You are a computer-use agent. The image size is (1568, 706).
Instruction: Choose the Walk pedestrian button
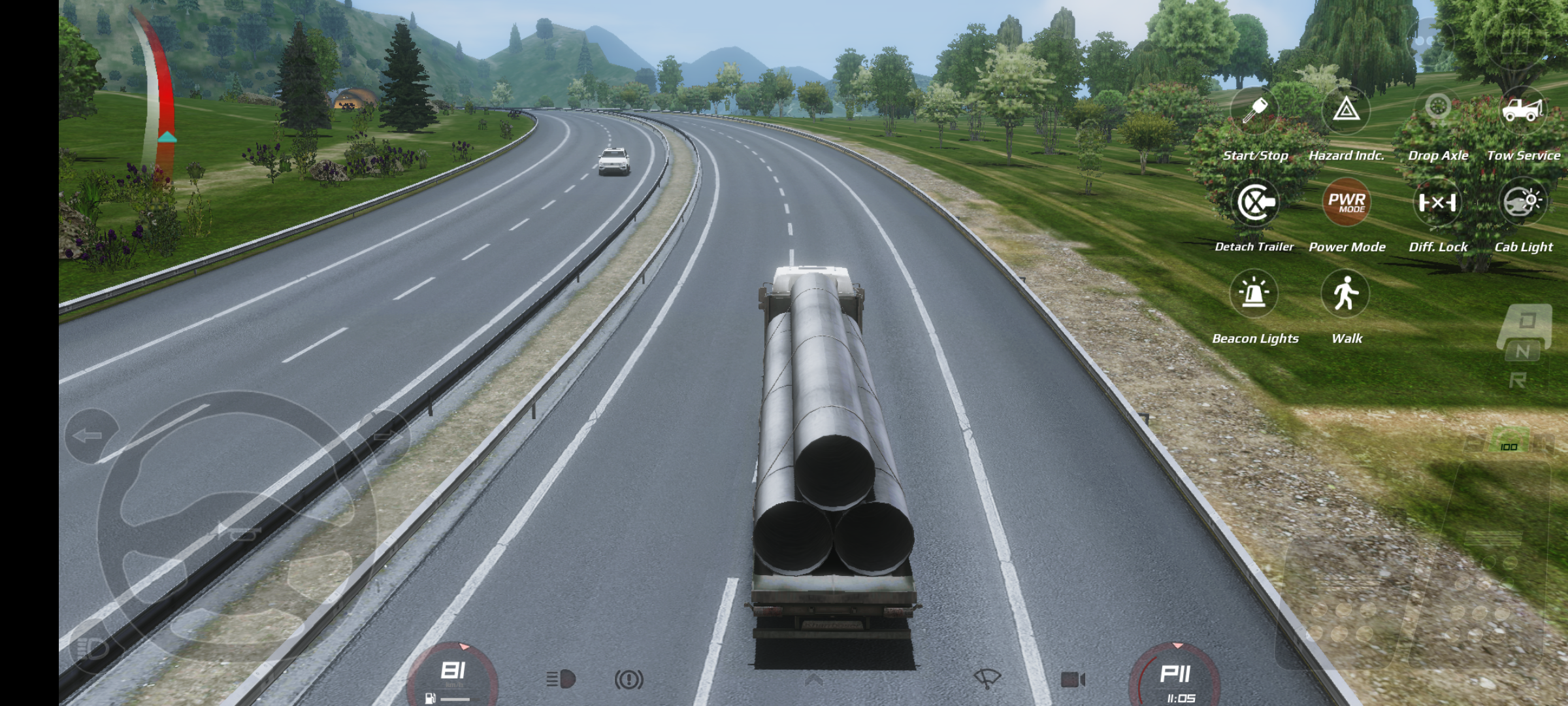1346,294
